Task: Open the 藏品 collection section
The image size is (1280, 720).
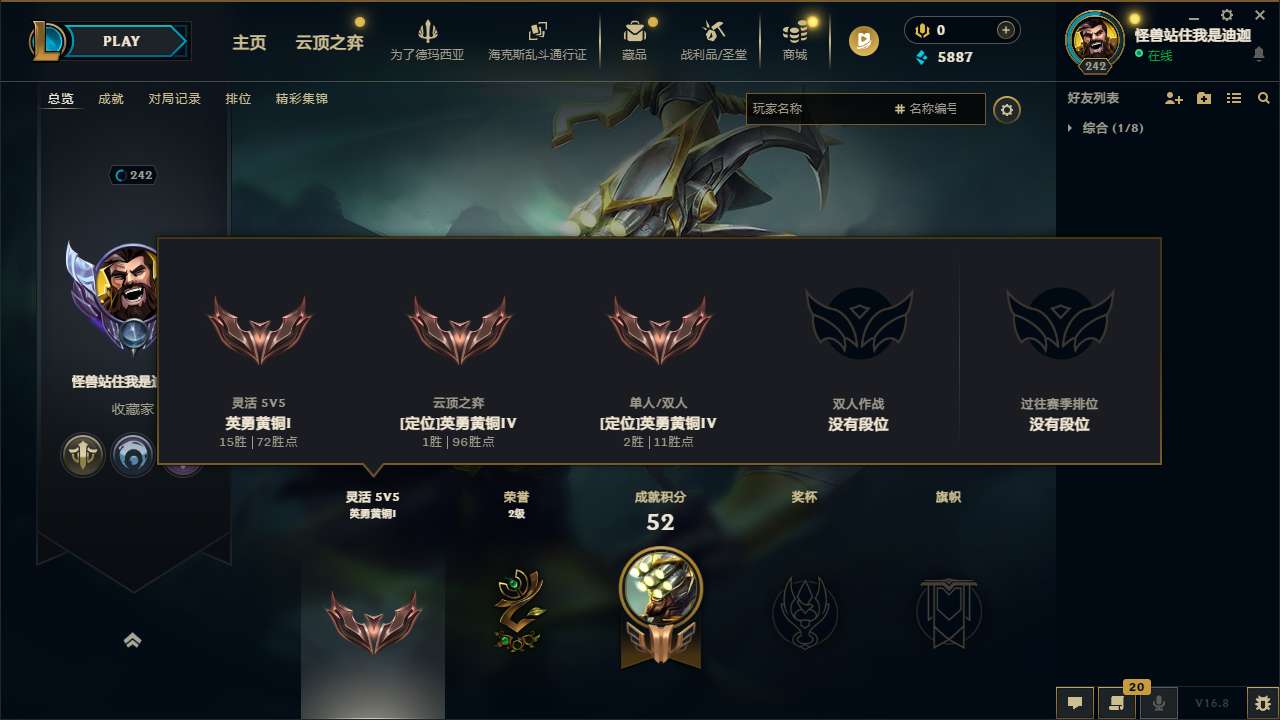Action: (x=634, y=40)
